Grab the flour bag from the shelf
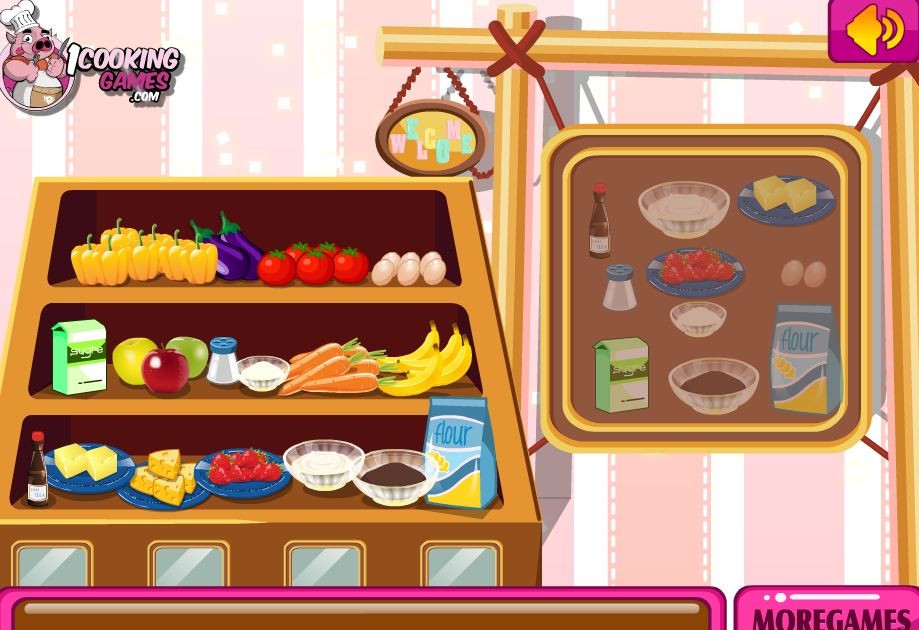919x630 pixels. point(461,451)
